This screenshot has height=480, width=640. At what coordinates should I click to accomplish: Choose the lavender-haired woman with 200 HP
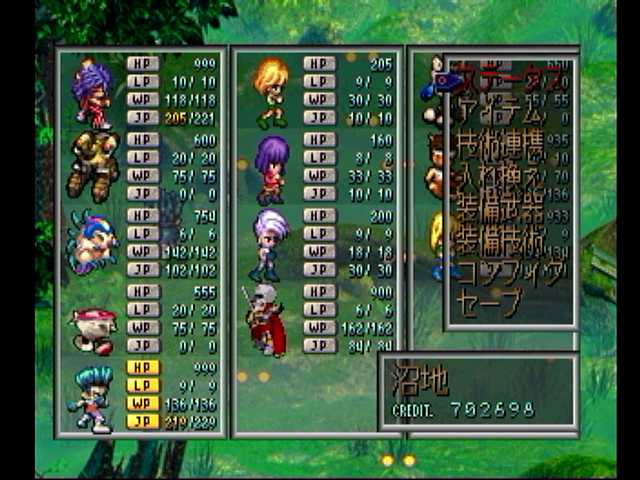point(268,244)
